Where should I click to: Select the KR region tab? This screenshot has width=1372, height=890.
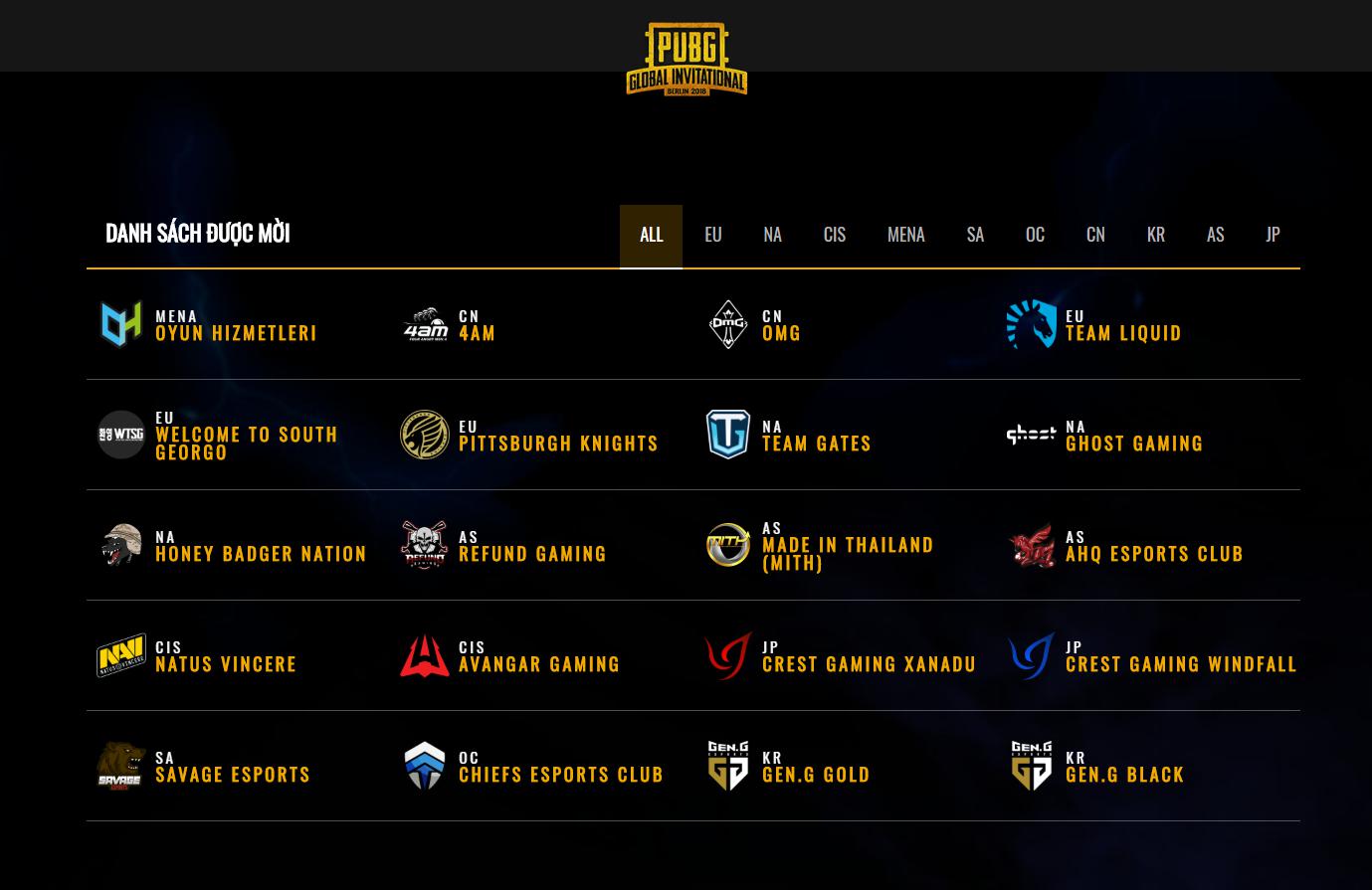[x=1155, y=236]
